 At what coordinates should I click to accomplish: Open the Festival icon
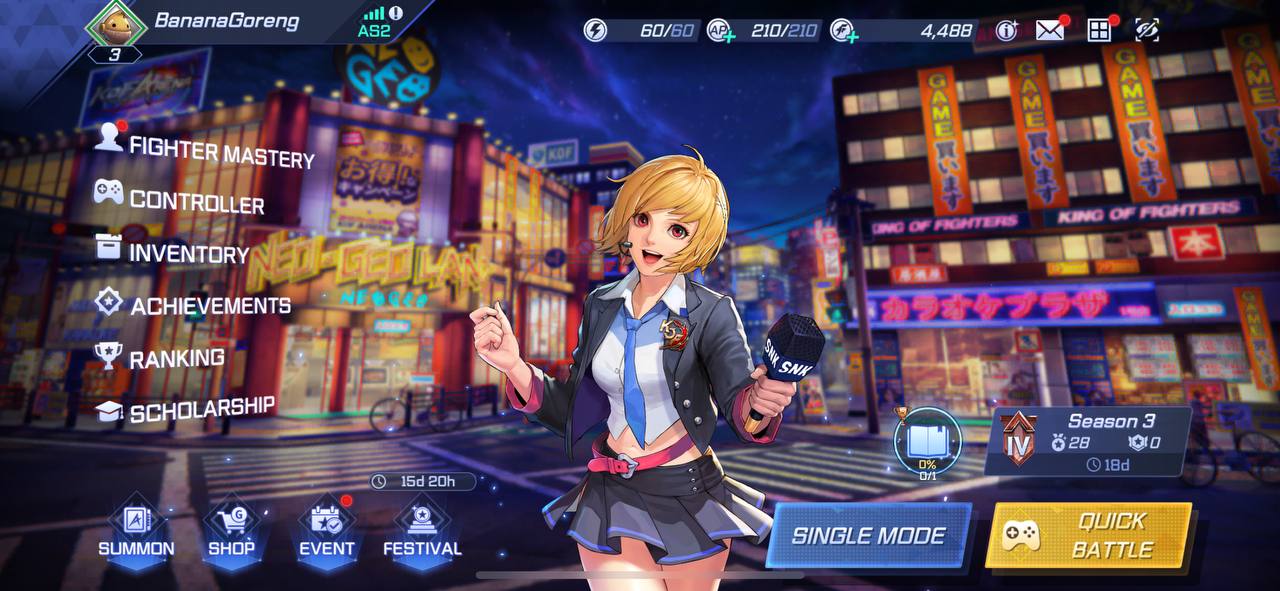422,530
